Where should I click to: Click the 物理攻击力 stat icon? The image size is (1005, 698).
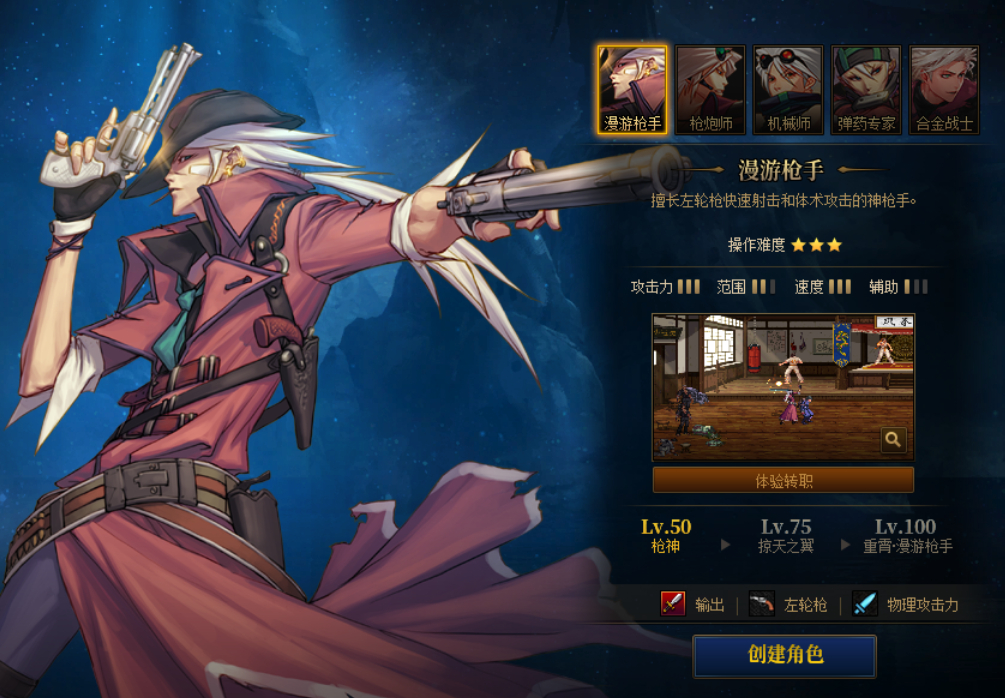(x=865, y=604)
